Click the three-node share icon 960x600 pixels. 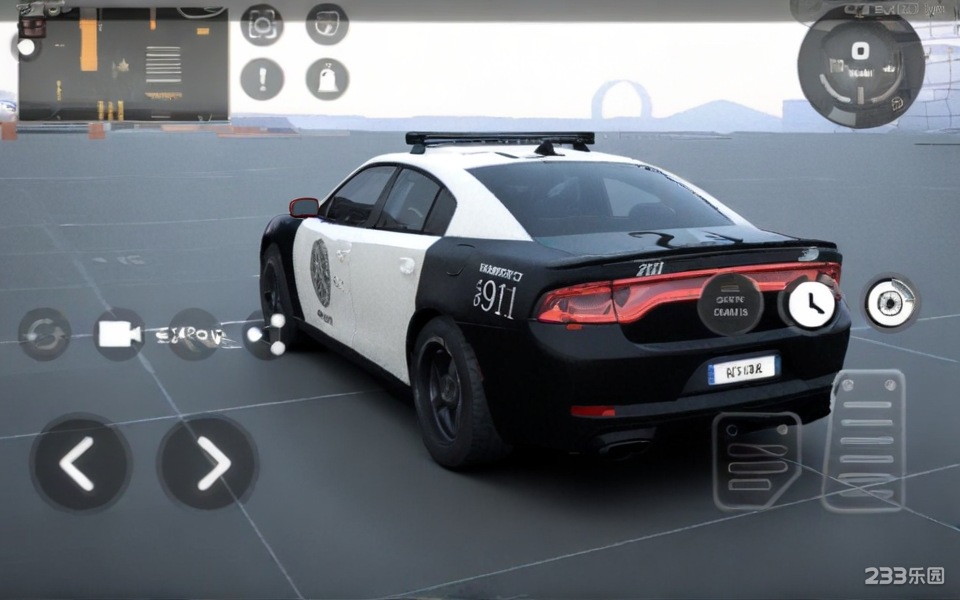(267, 334)
